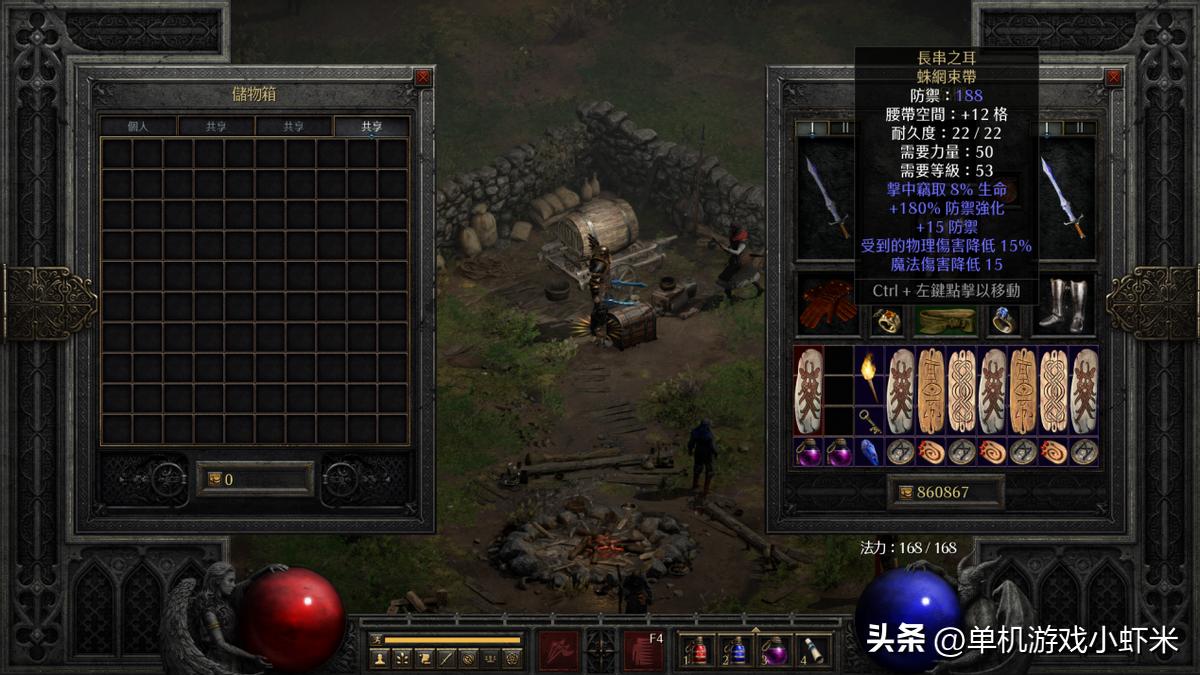Viewport: 1200px width, 675px height.
Task: Close the stash window
Action: pyautogui.click(x=423, y=77)
